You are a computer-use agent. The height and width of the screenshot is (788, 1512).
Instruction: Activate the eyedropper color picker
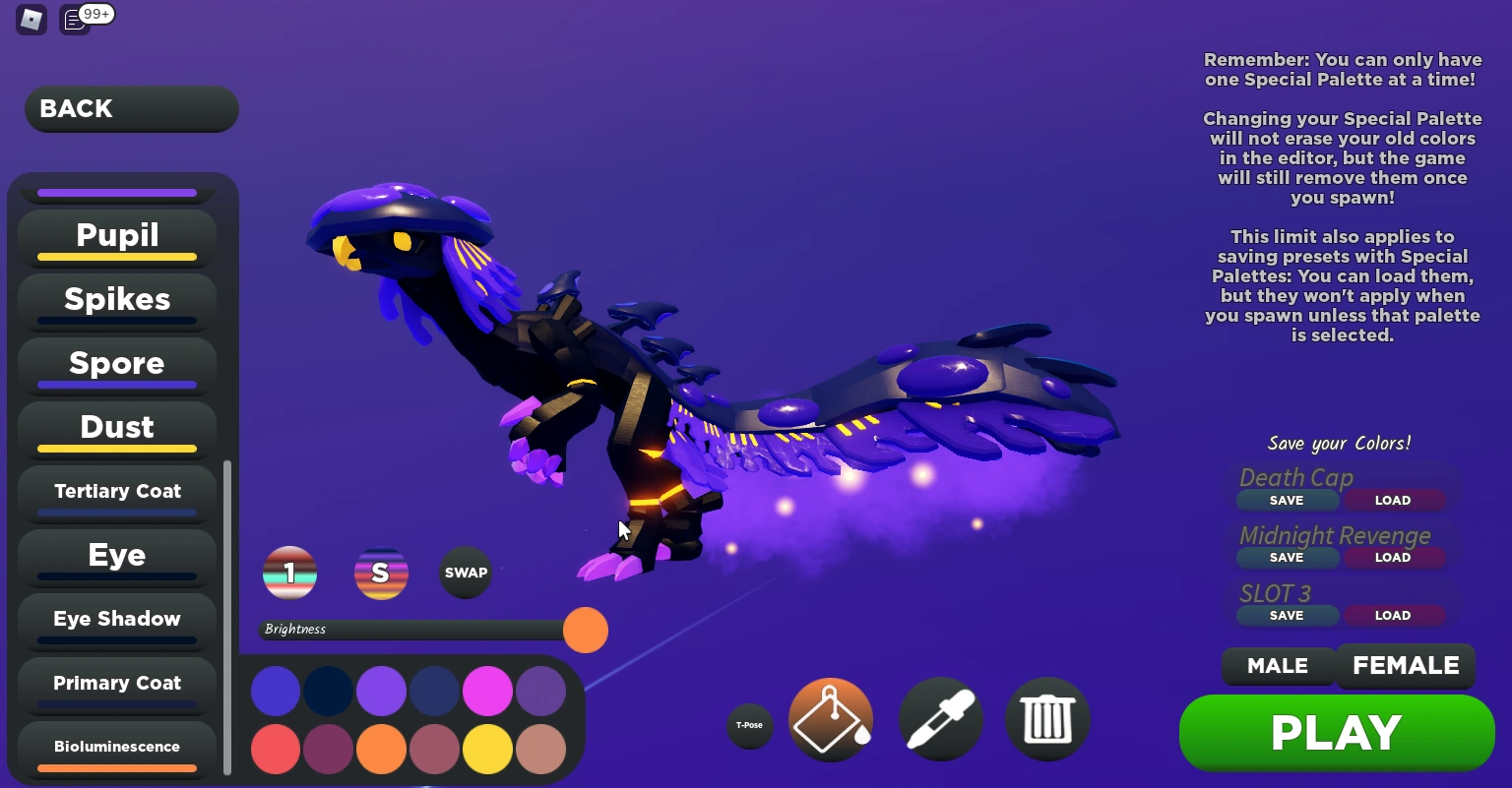click(x=940, y=719)
